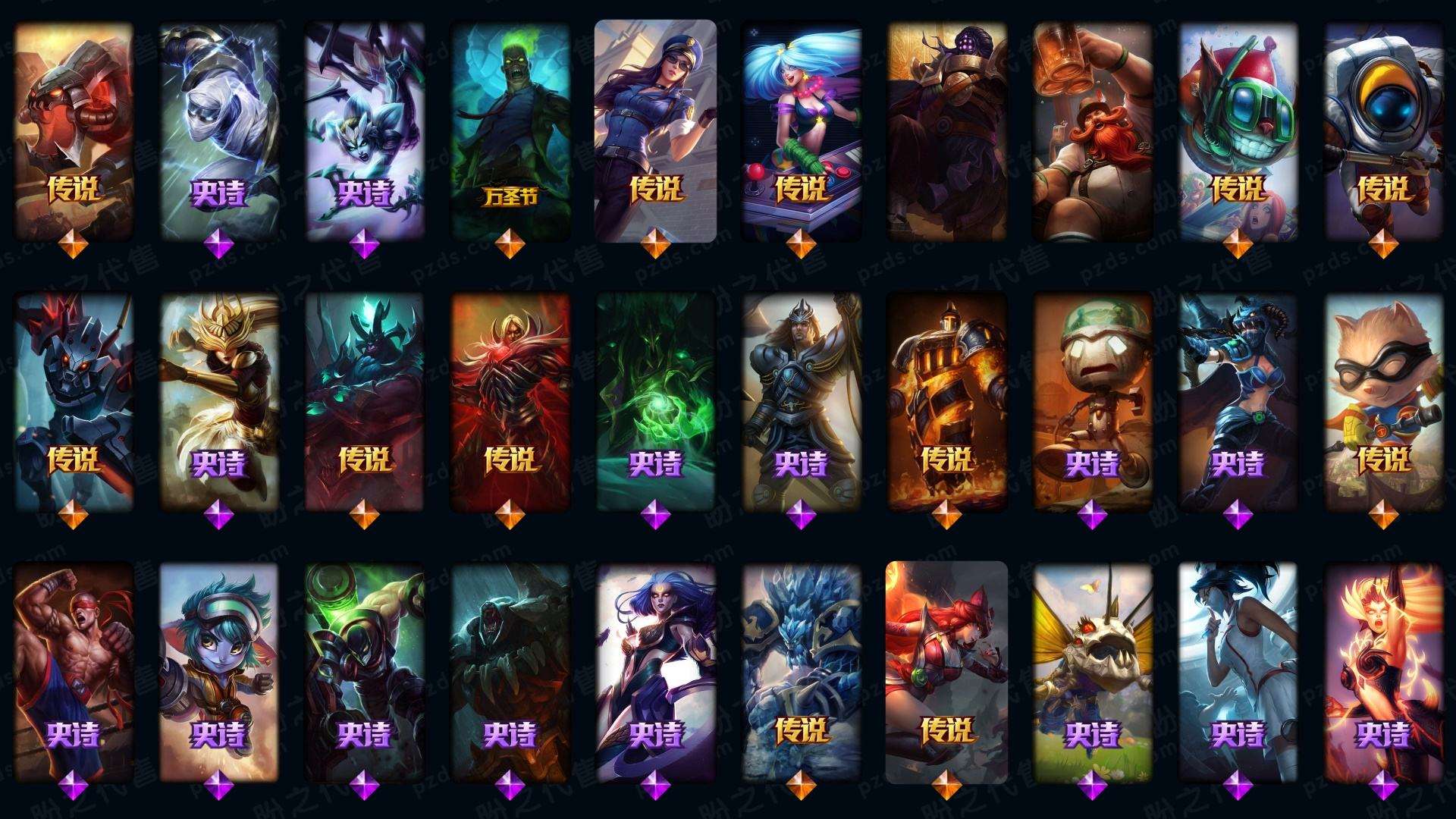The height and width of the screenshot is (819, 1456).
Task: Choose the goggled Tristana skin card
Action: pos(218,671)
